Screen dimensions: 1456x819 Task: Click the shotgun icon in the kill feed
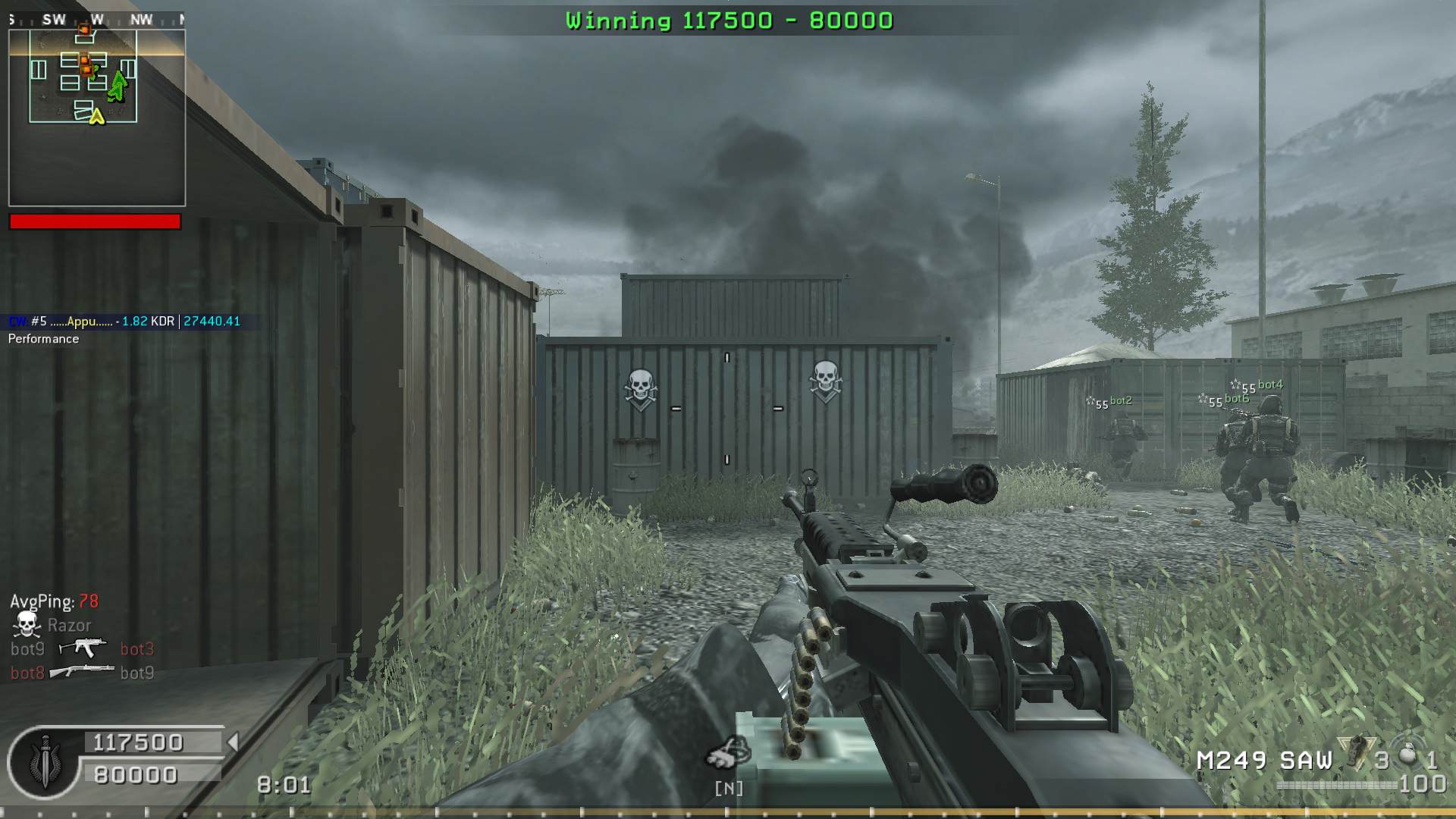(82, 671)
